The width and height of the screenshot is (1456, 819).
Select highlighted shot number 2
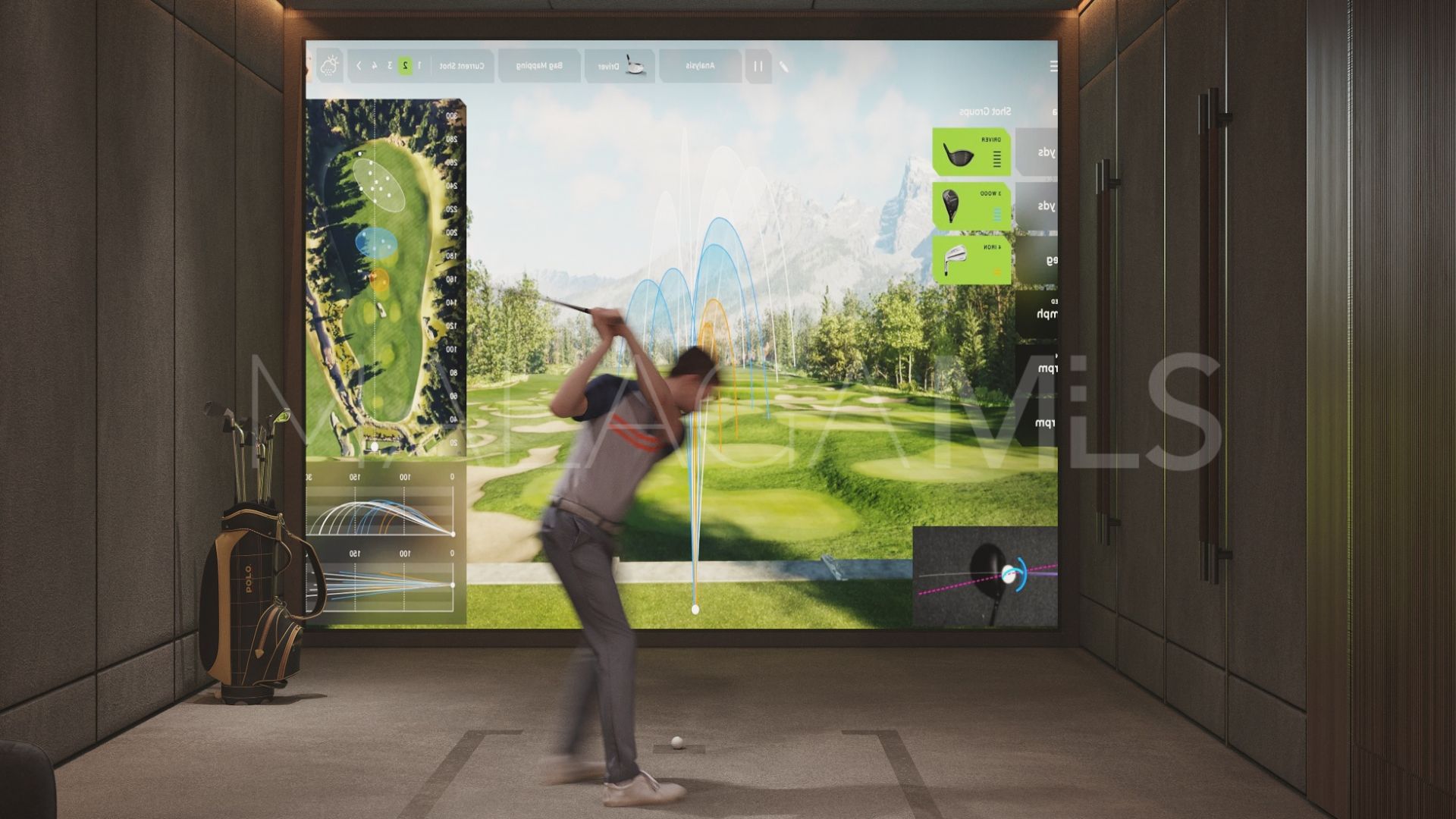(x=406, y=66)
